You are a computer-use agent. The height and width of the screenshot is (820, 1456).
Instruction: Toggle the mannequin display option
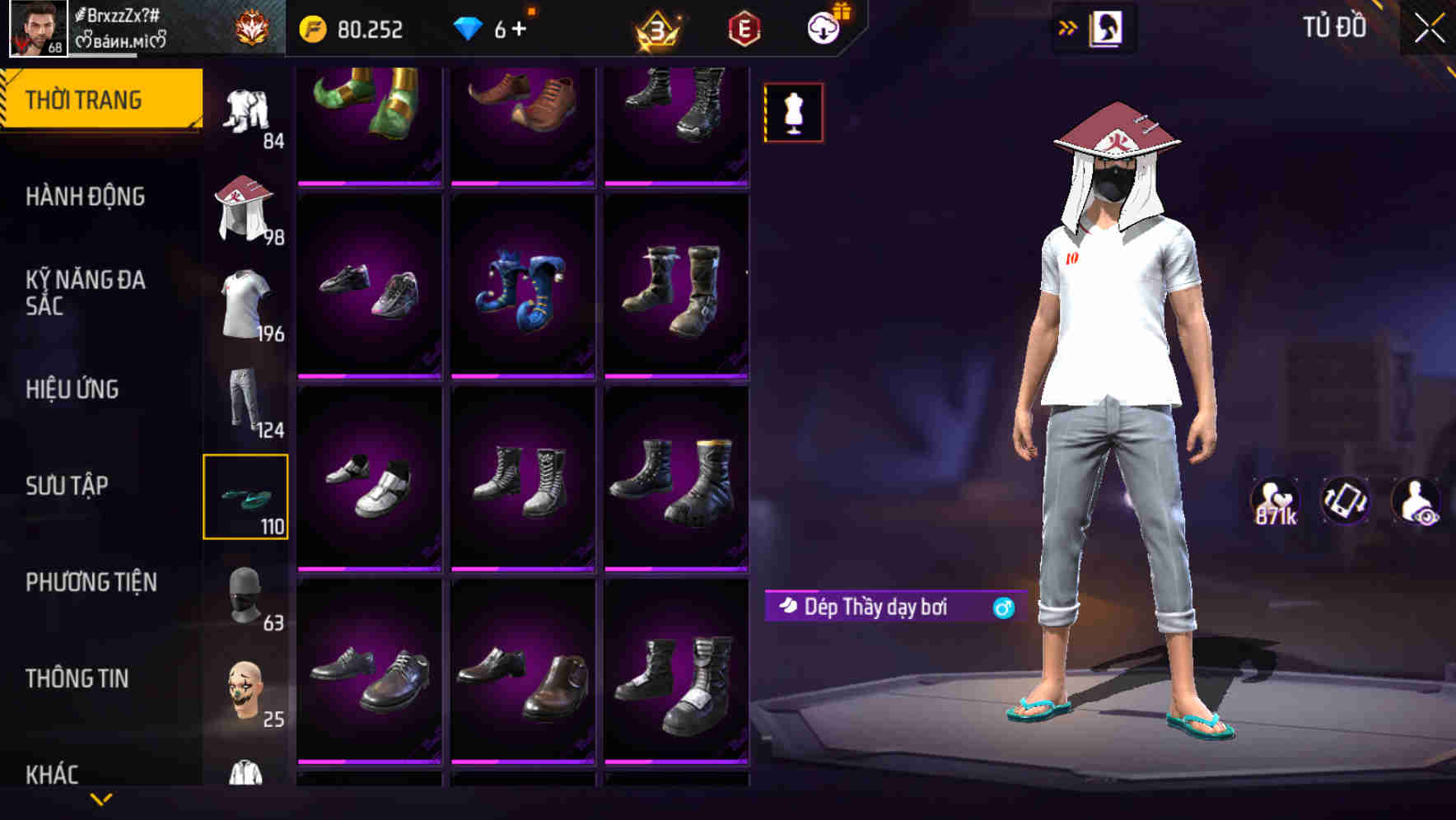click(x=793, y=113)
